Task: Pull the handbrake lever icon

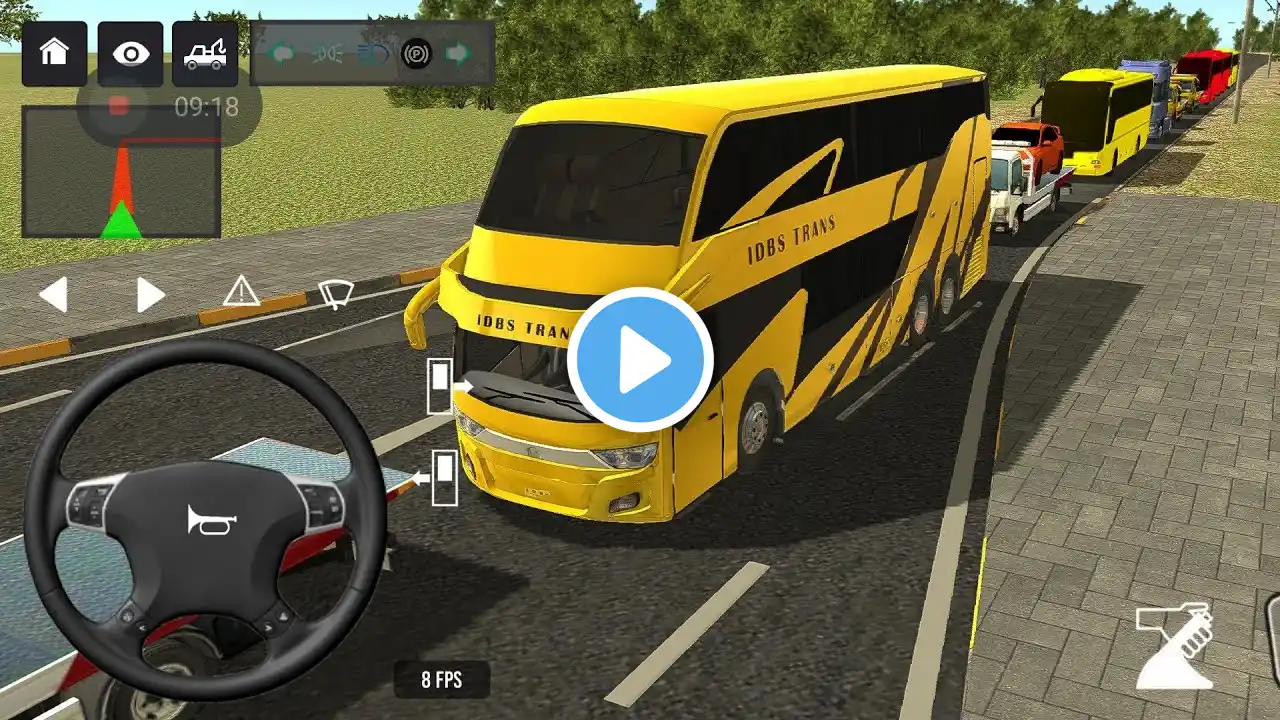Action: (x=1175, y=647)
